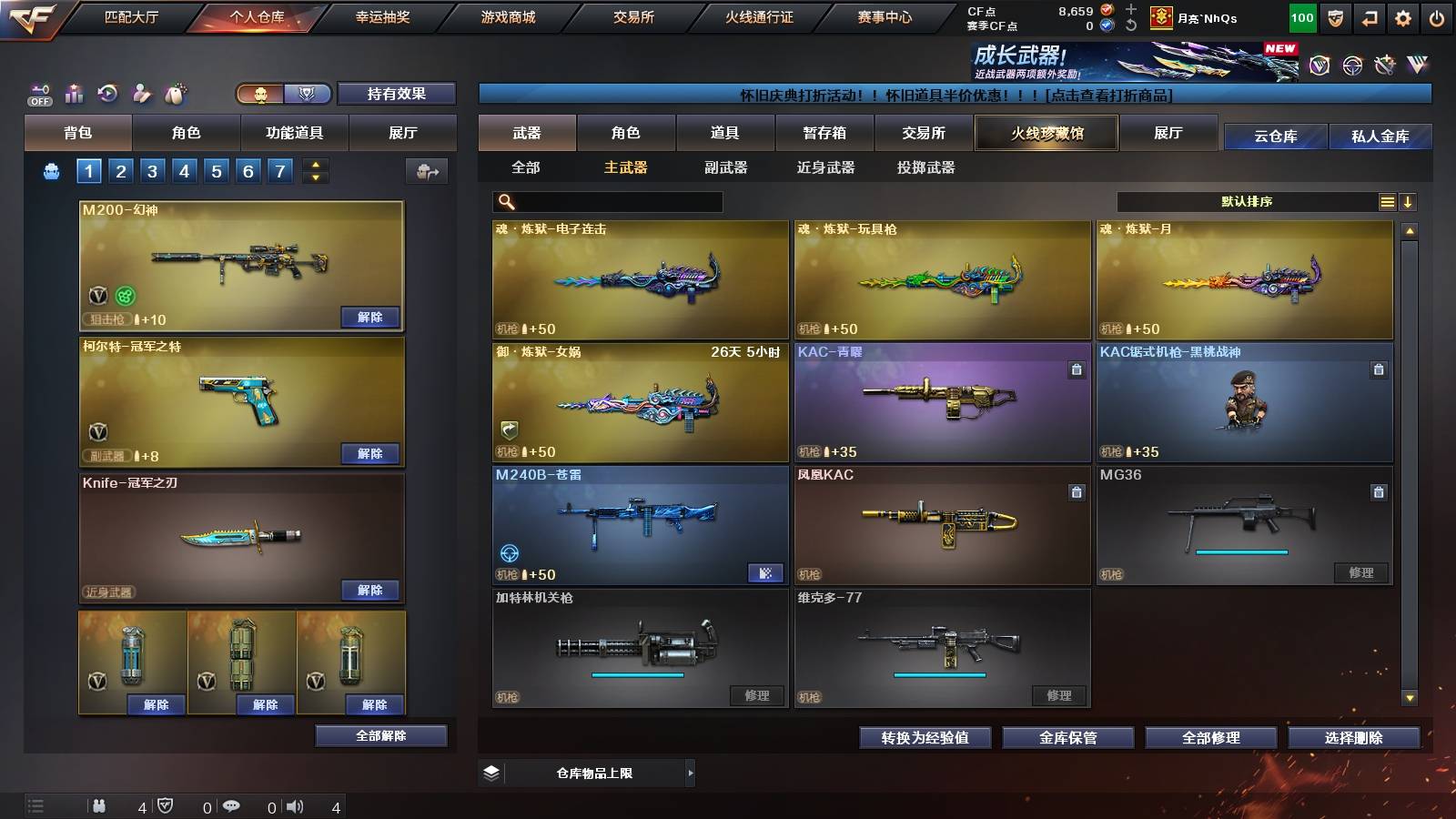Click the friends icon in the bottom status bar

coord(98,804)
